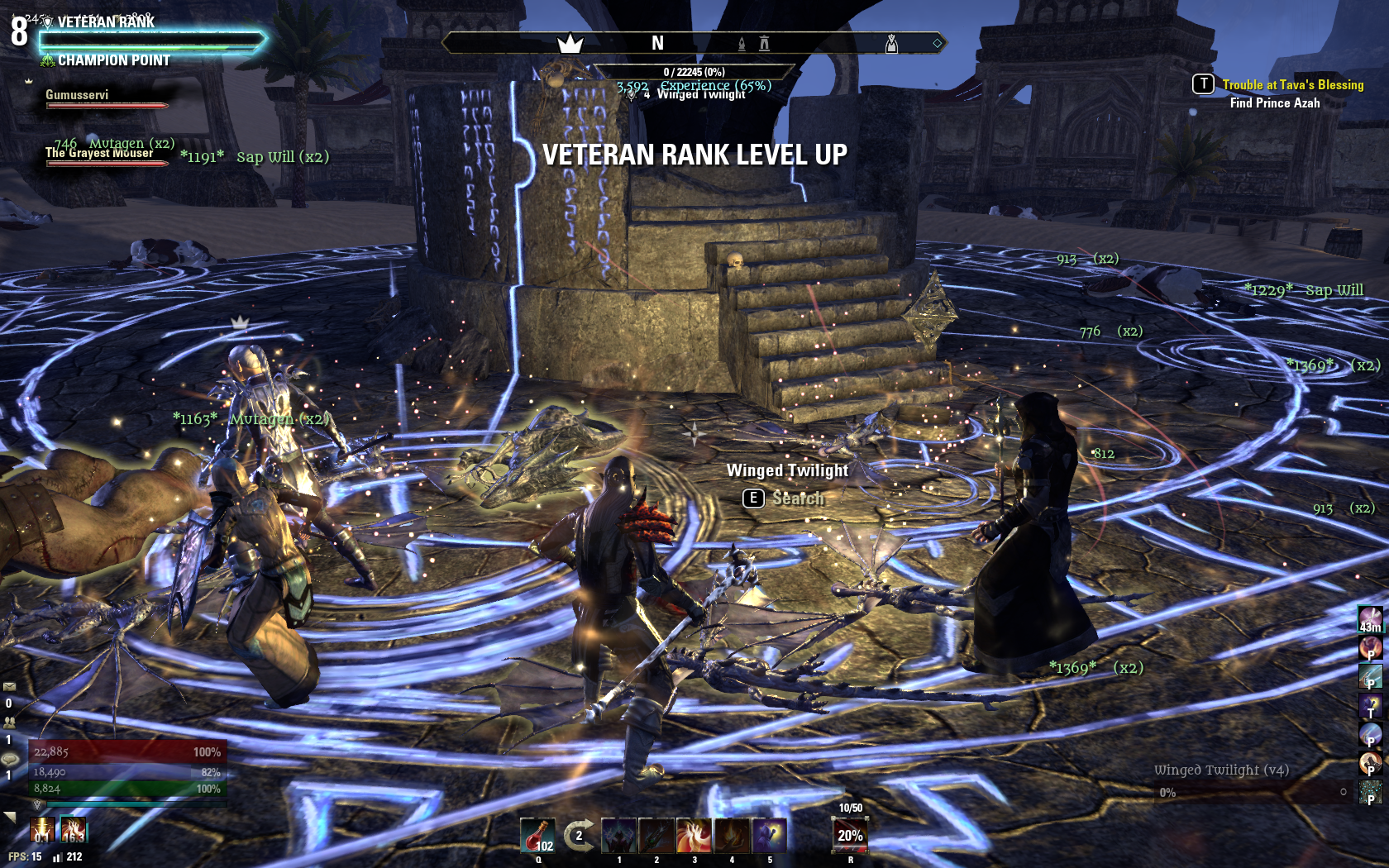Viewport: 1389px width, 868px height.
Task: Cast the purple hooded mage ability
Action: point(769,835)
